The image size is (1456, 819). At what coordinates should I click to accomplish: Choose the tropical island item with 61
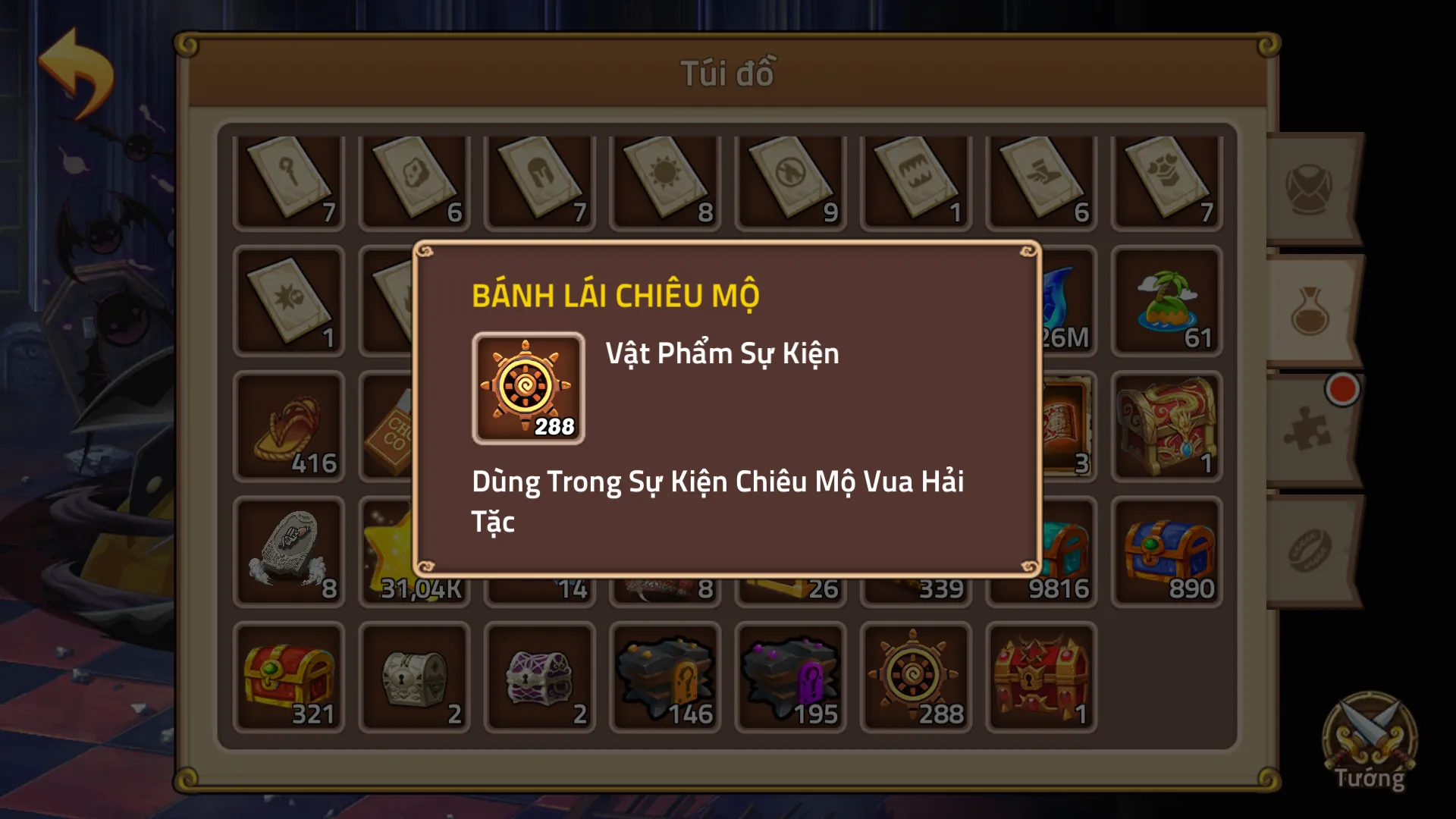[x=1166, y=302]
